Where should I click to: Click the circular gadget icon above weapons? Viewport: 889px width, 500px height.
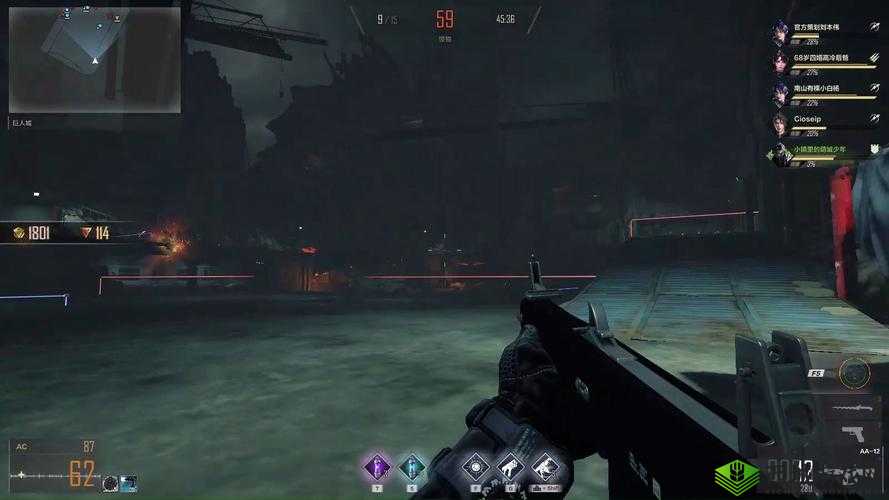point(854,374)
